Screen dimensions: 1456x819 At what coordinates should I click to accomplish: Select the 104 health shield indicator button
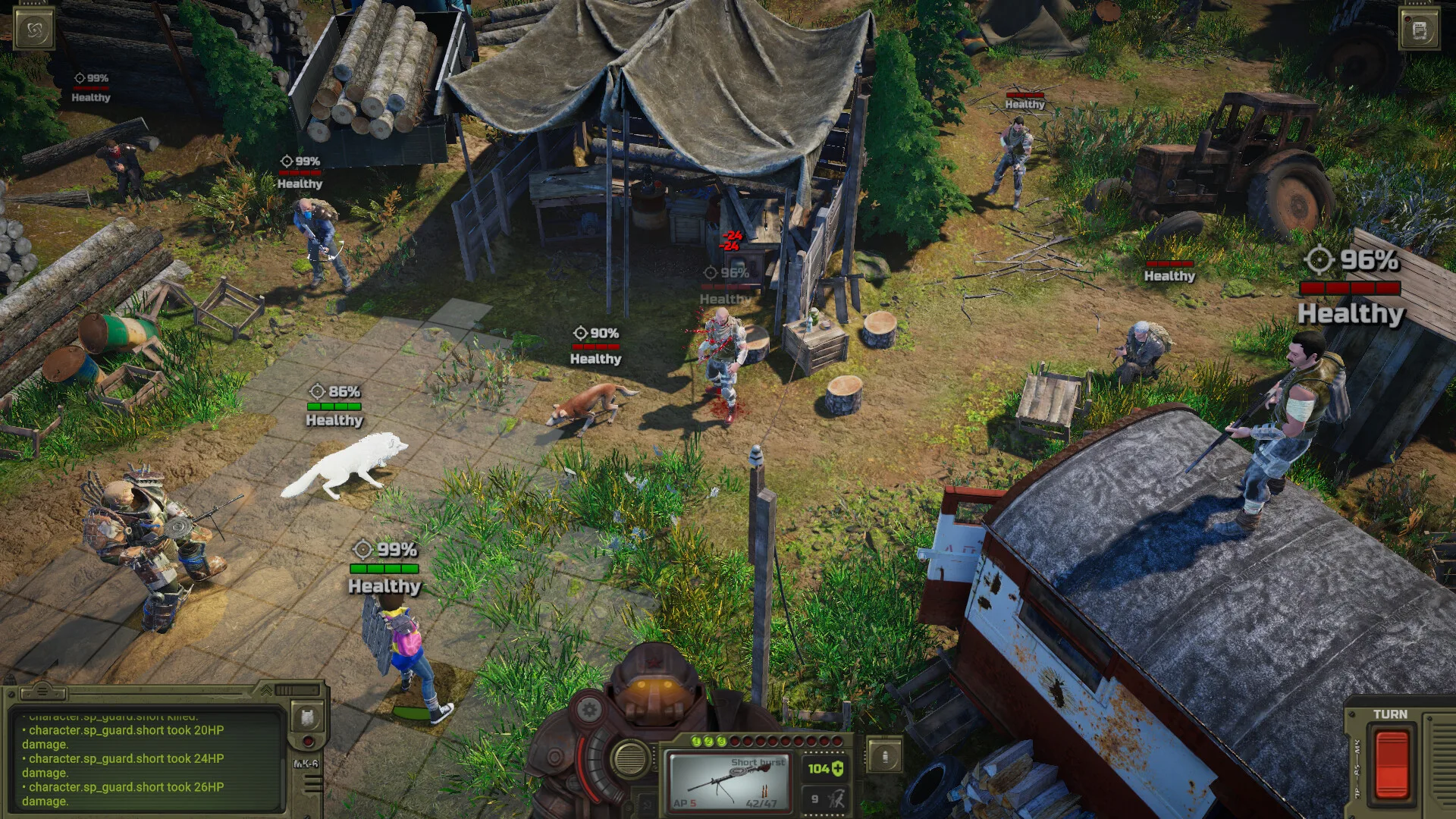tap(825, 769)
